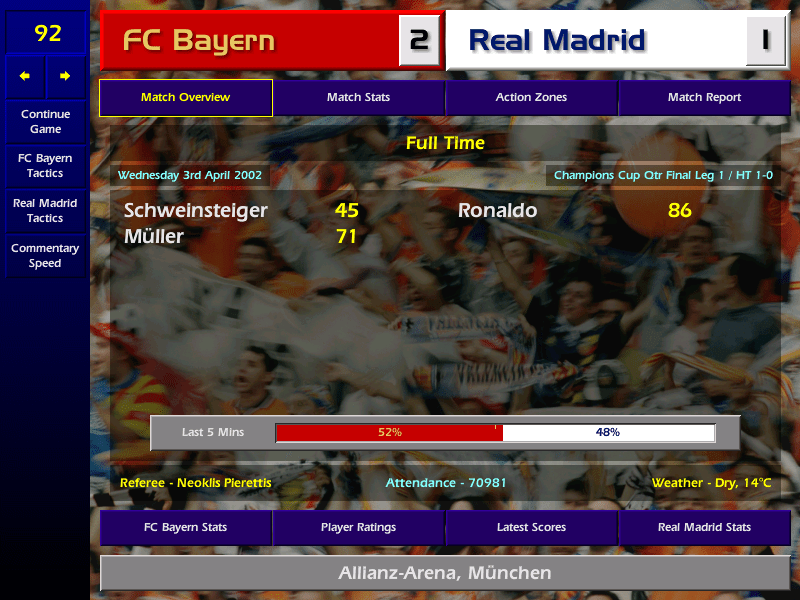Check the Latest Scores
This screenshot has width=800, height=600.
pos(531,527)
